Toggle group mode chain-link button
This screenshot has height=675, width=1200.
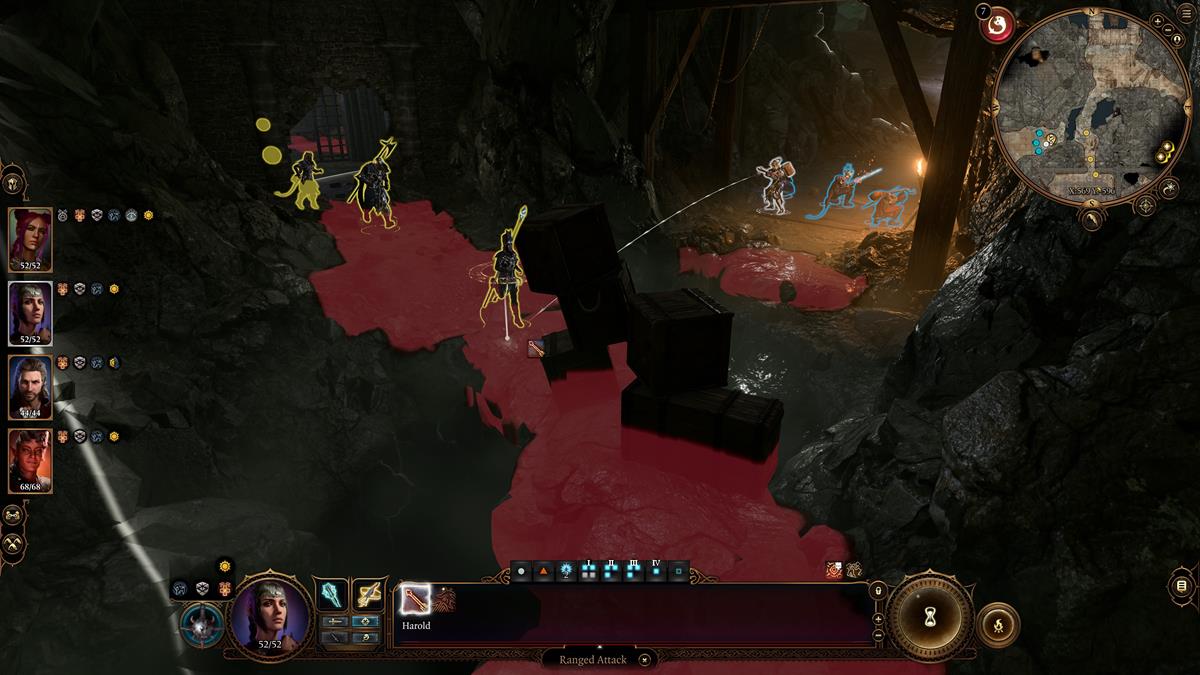tap(12, 515)
